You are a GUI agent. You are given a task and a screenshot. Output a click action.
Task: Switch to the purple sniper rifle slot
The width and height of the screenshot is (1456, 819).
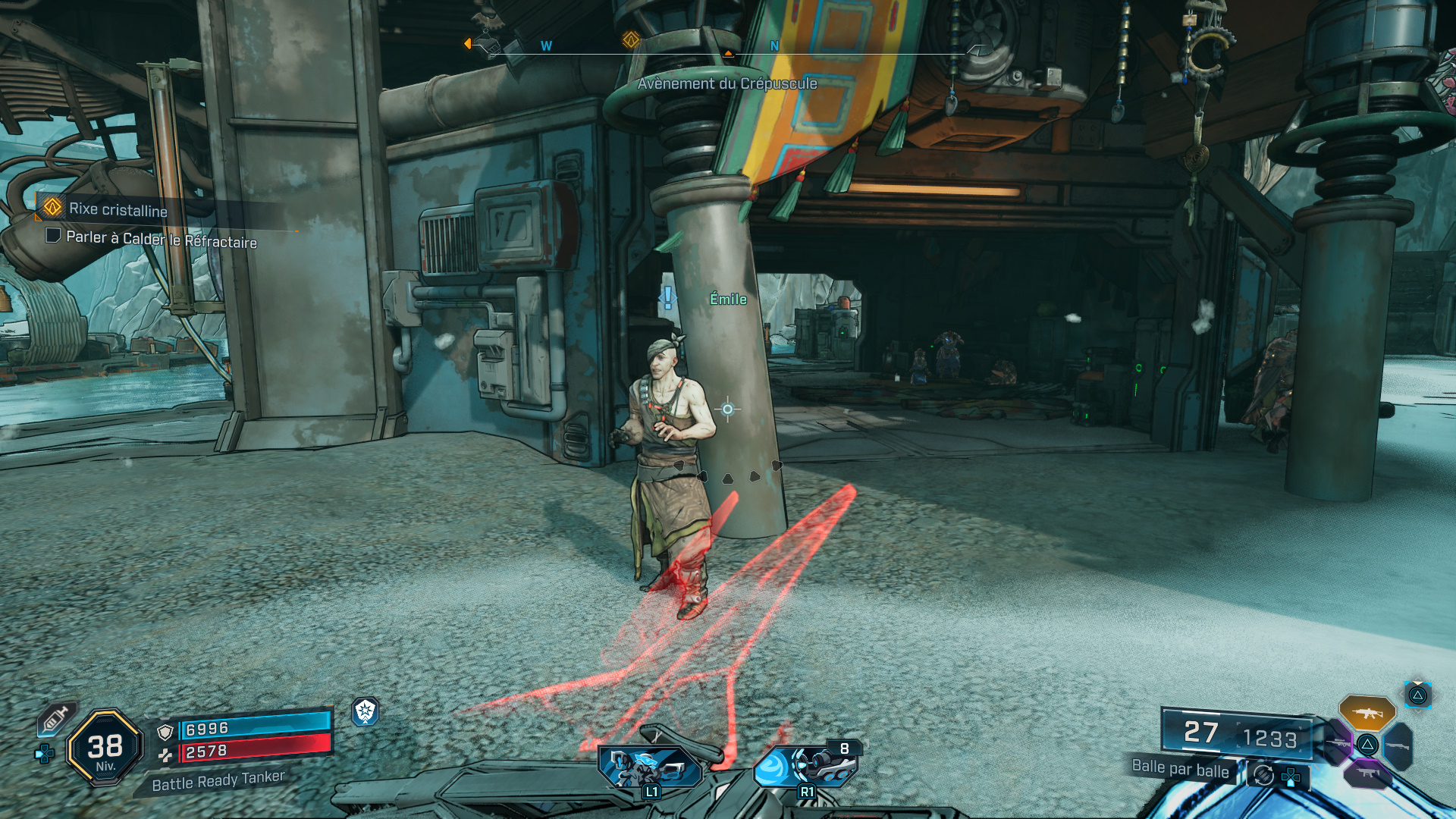(x=1338, y=743)
